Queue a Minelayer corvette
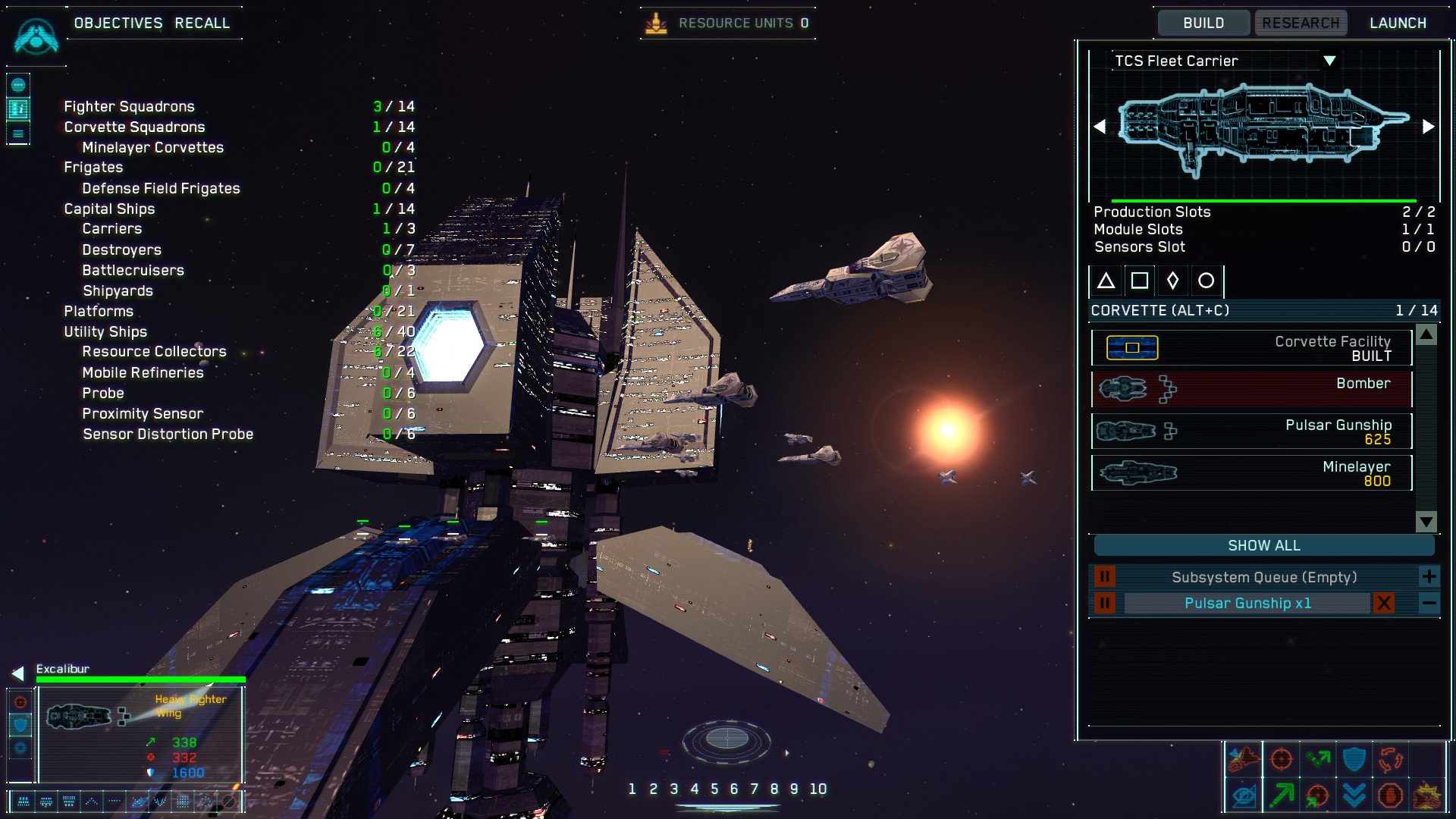The image size is (1456, 819). click(1251, 472)
